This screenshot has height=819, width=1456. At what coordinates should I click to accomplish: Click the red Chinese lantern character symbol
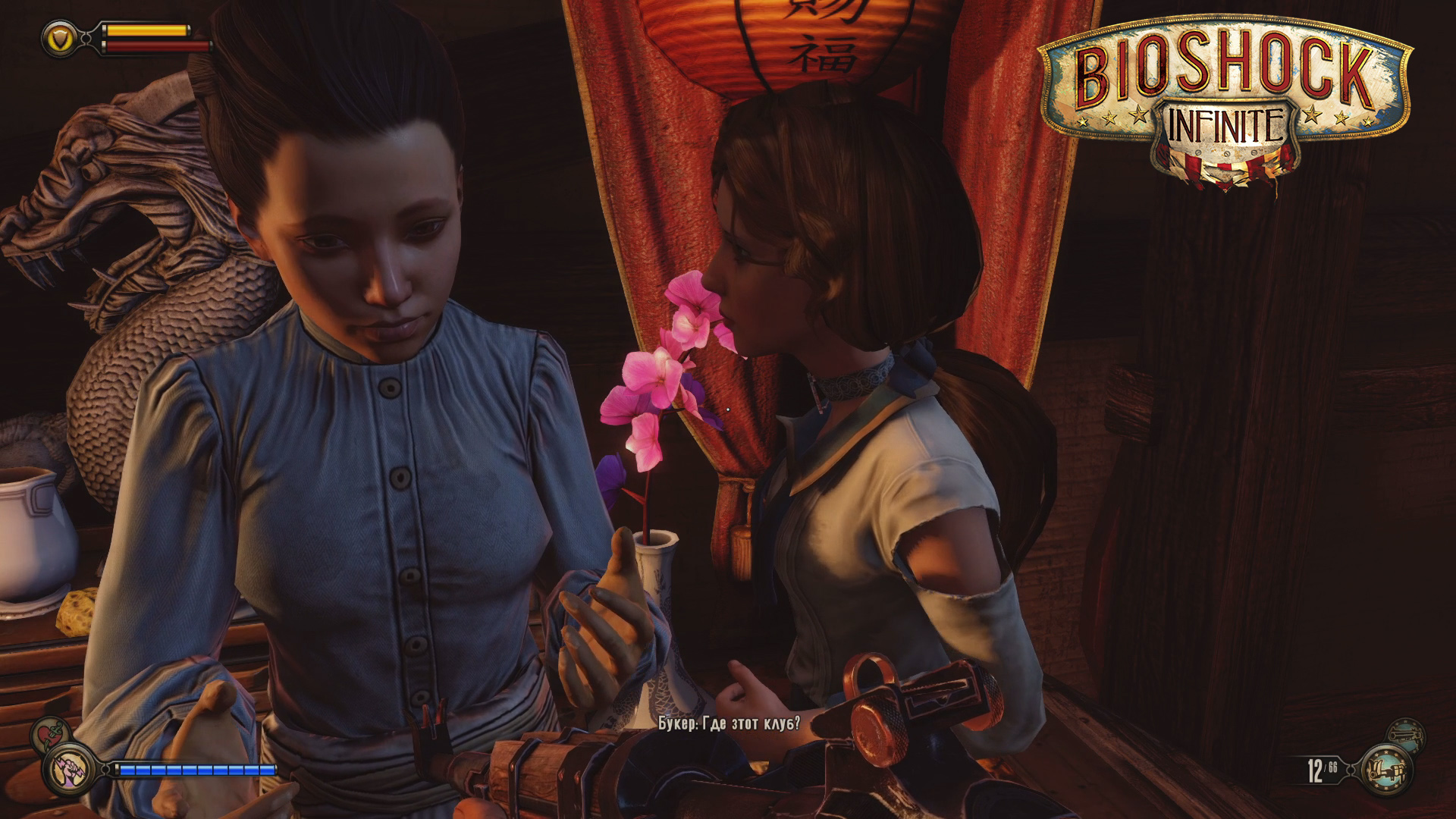821,53
